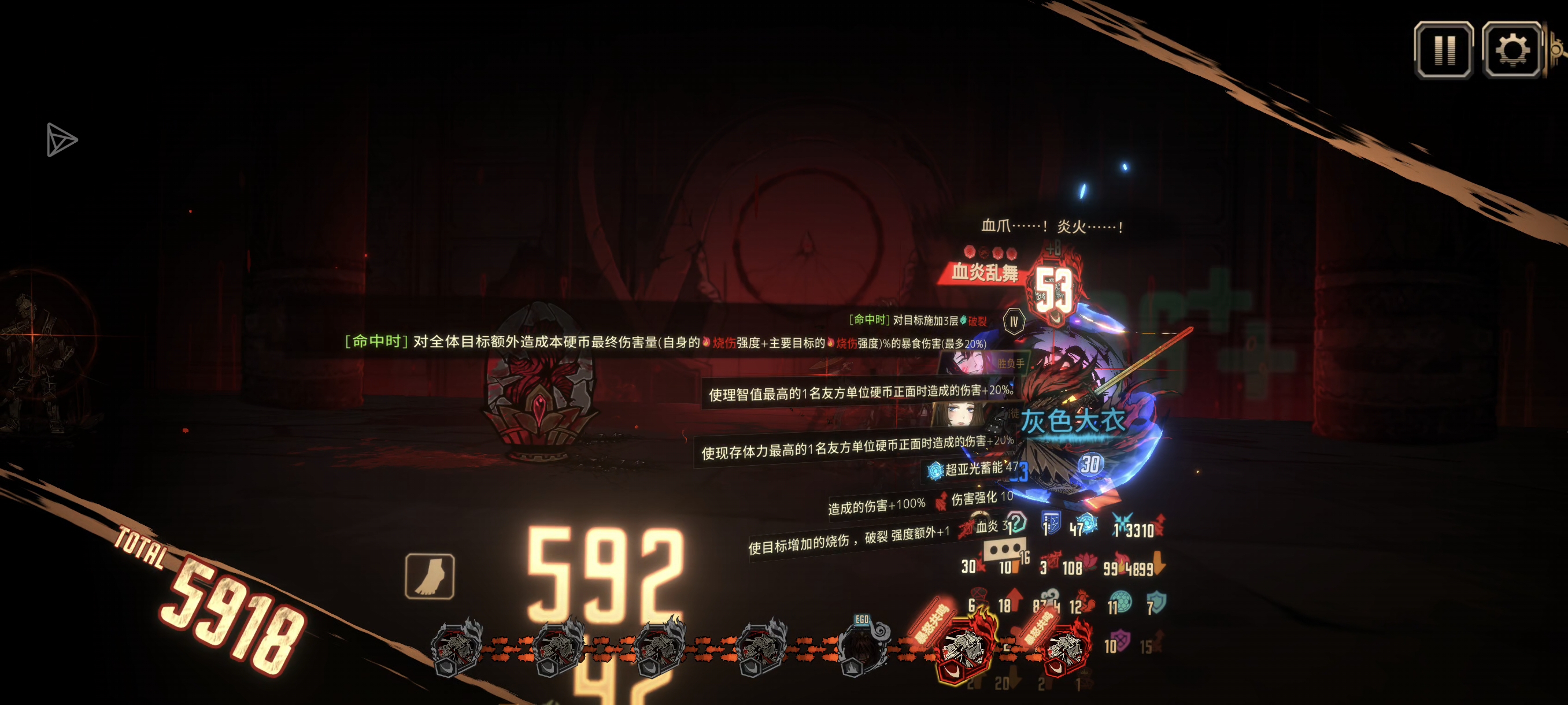1568x705 pixels.
Task: Pause the battle with the pause button
Action: pos(1443,50)
